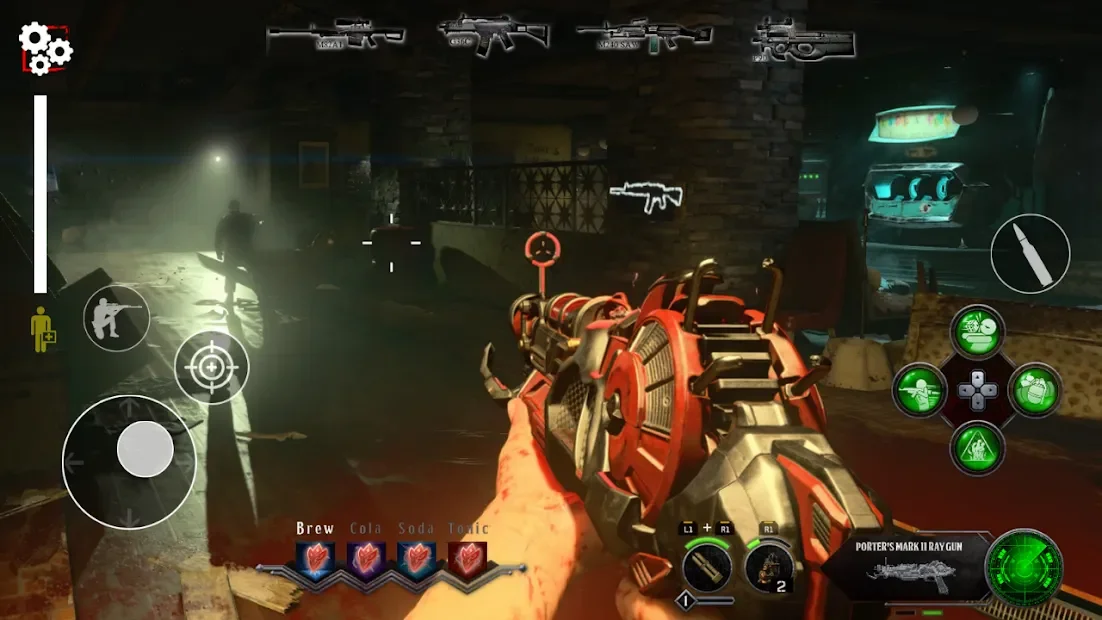1102x620 pixels.
Task: Activate the grenade ability button
Action: click(1033, 389)
